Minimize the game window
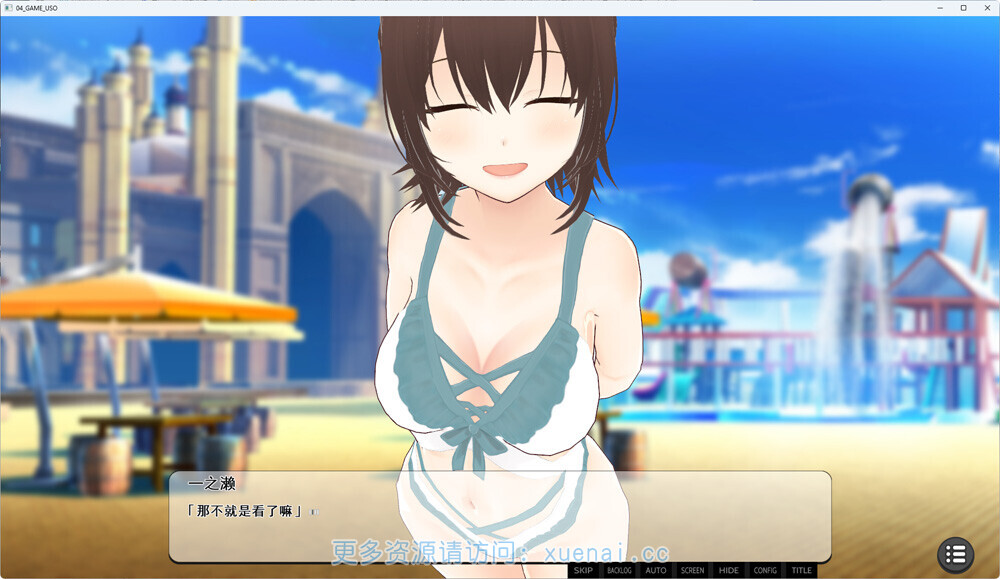 pos(941,7)
